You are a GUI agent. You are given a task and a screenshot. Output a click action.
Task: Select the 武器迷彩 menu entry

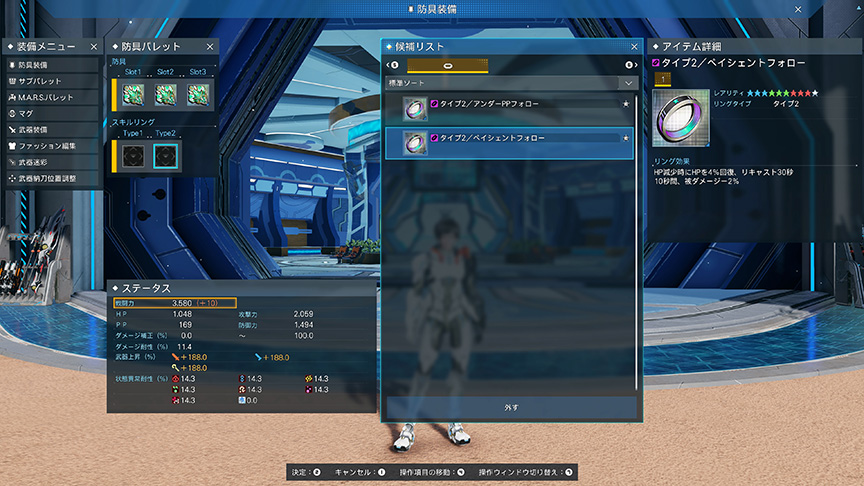(52, 162)
